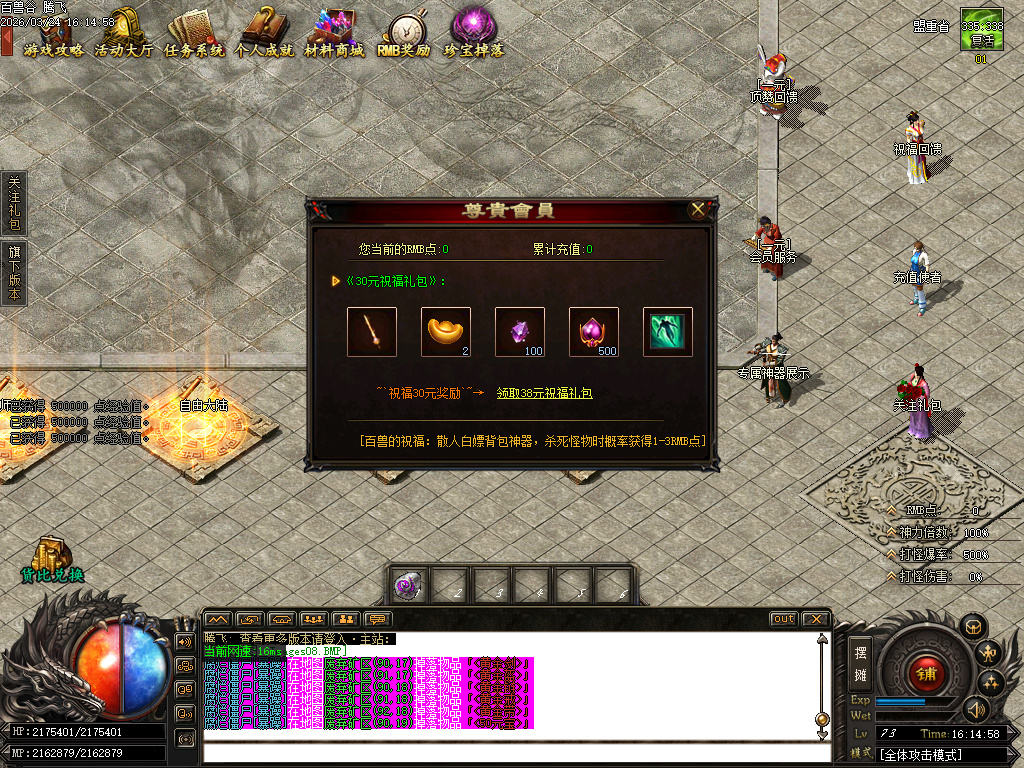Select the green wing skill reward slot
Viewport: 1024px width, 768px height.
(668, 332)
